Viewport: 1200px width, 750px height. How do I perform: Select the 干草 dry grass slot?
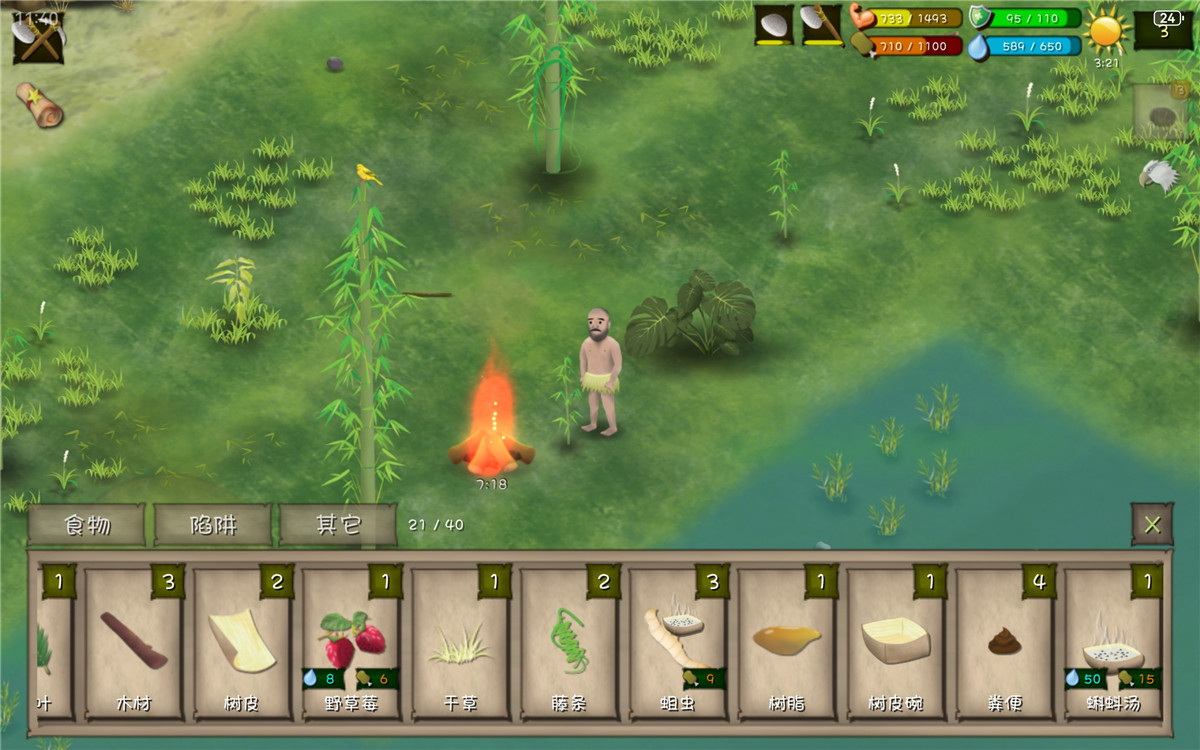click(460, 644)
